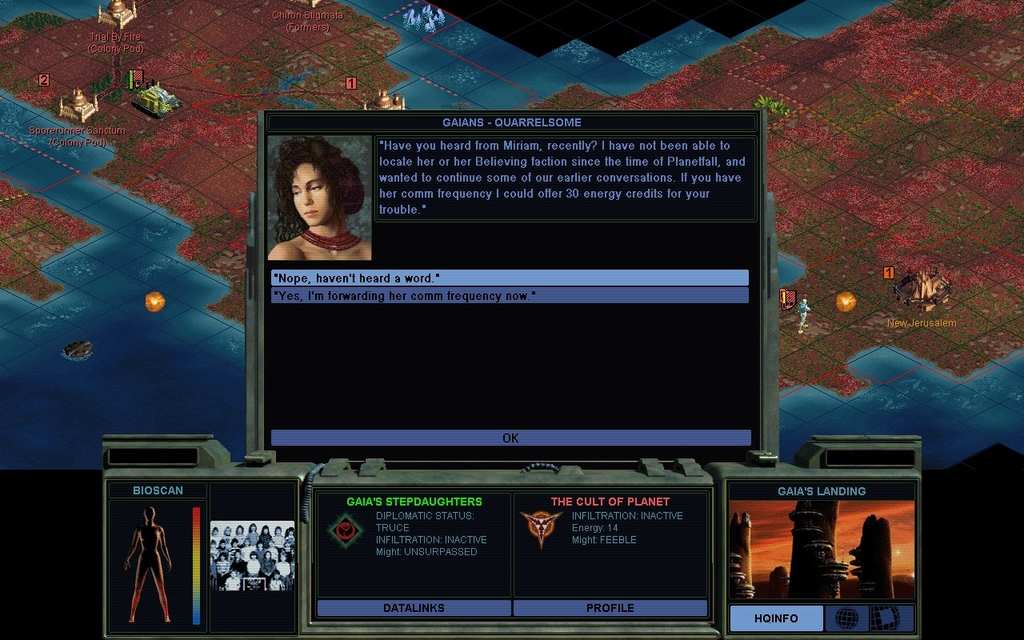Click the Gaia's Landing base picture
1024x640 pixels.
821,549
